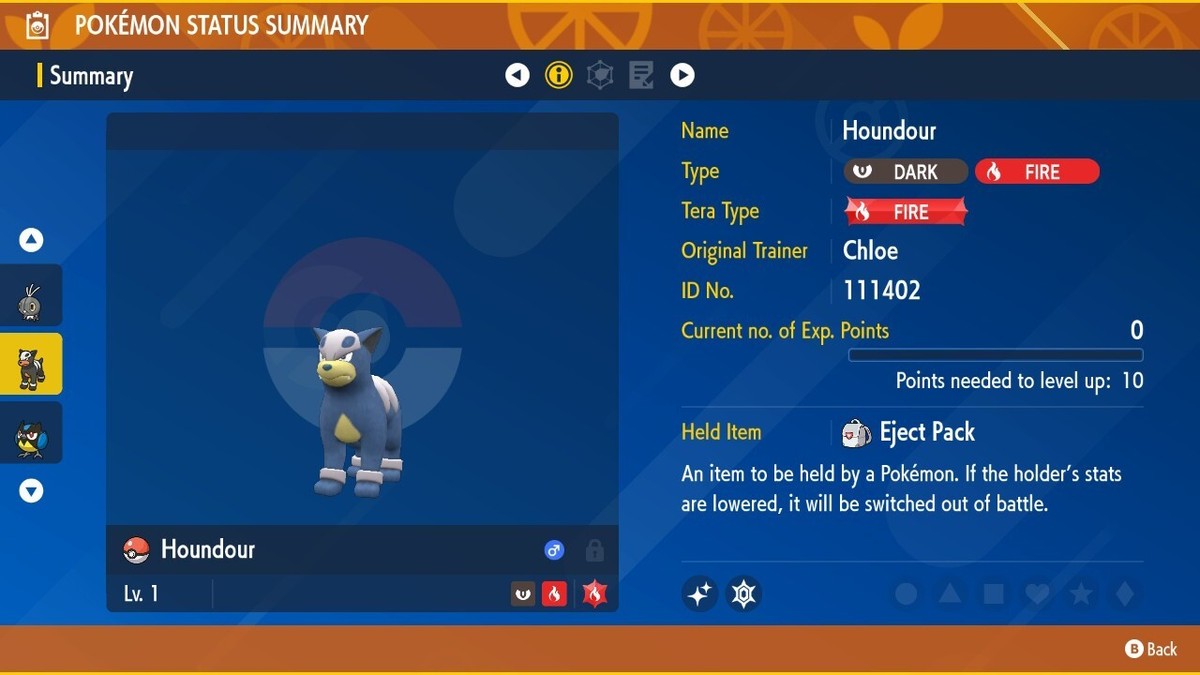Click the shiny sparkle icon
Viewport: 1200px width, 675px height.
click(699, 594)
